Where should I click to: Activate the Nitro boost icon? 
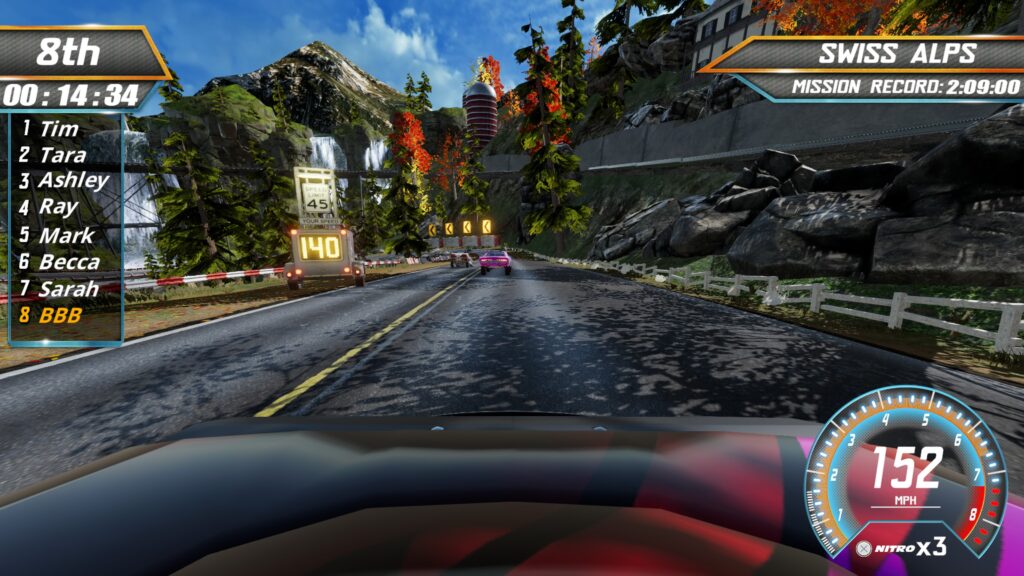tap(864, 548)
